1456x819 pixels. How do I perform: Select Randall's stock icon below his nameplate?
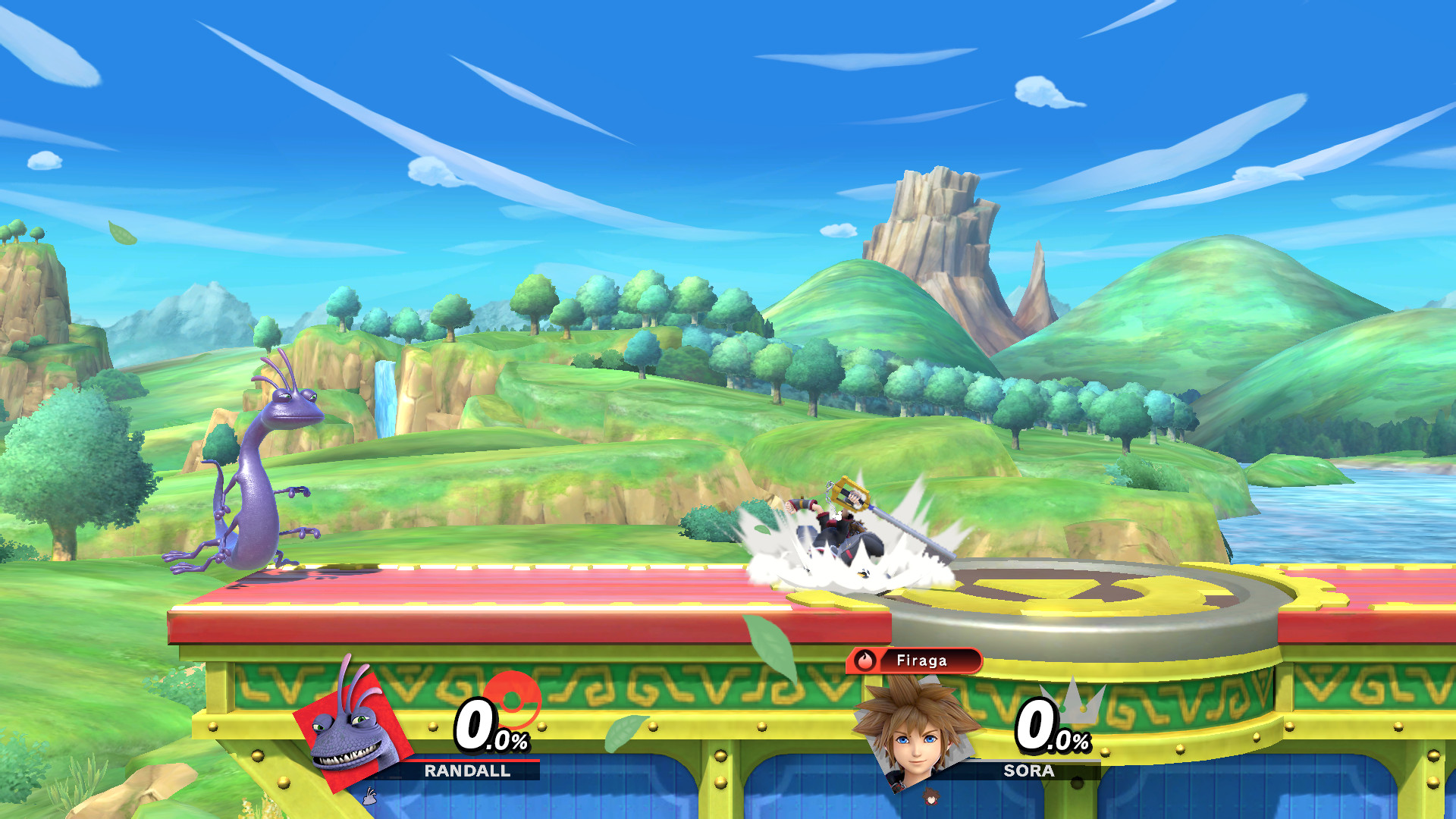click(x=369, y=795)
